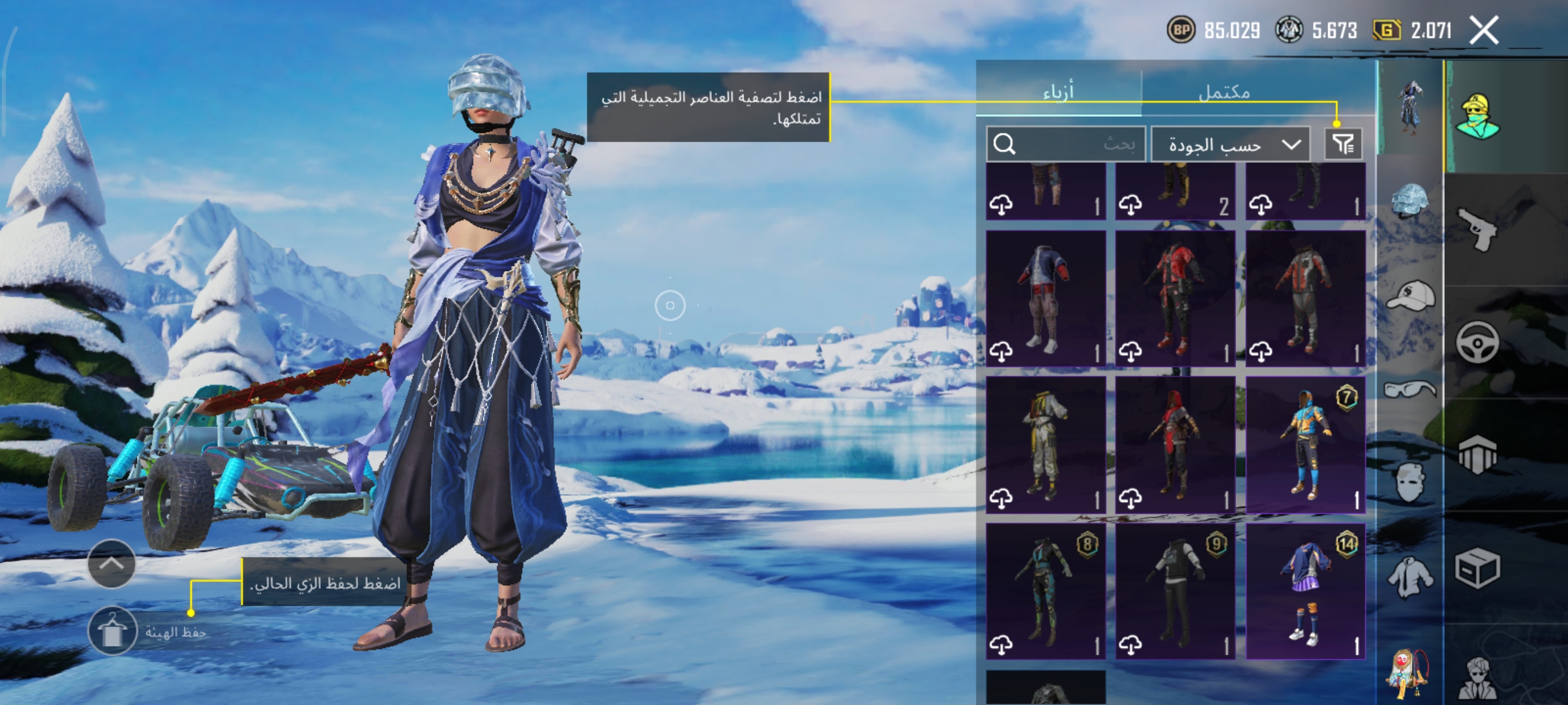Save current look with حفظ الهيئة button
The width and height of the screenshot is (1568, 705).
coord(113,632)
